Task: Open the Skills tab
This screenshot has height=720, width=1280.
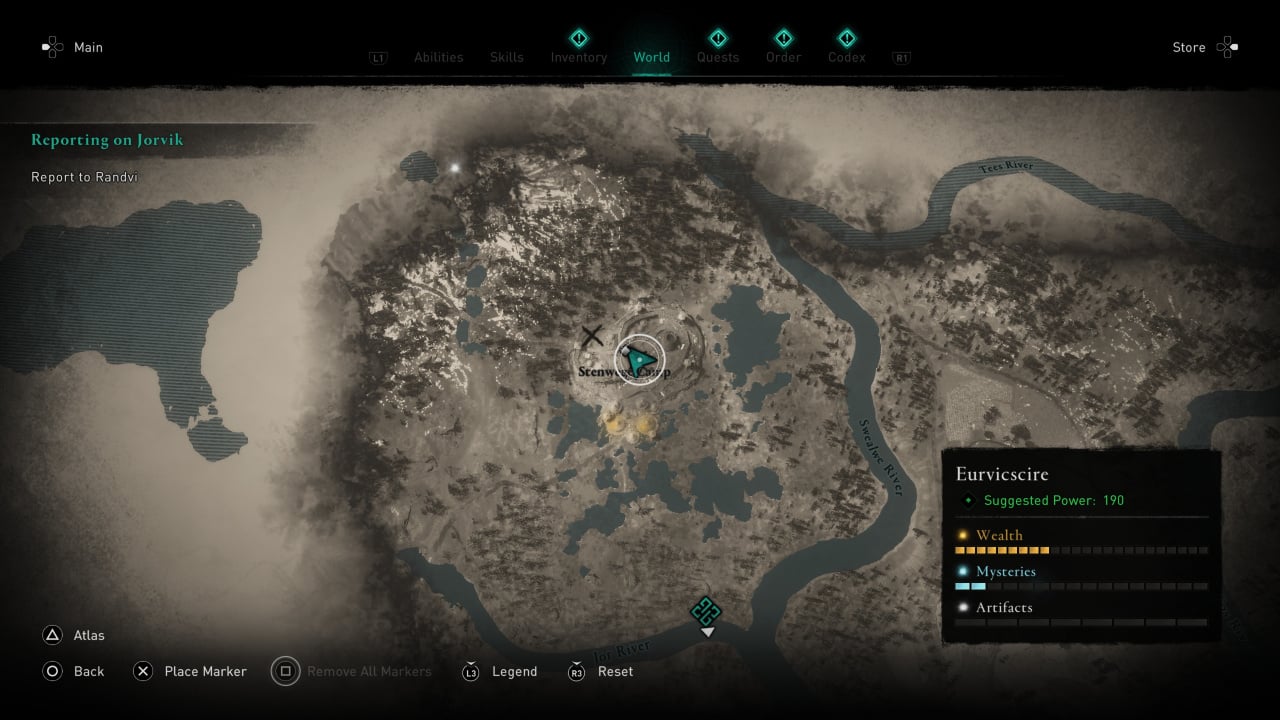Action: point(506,57)
